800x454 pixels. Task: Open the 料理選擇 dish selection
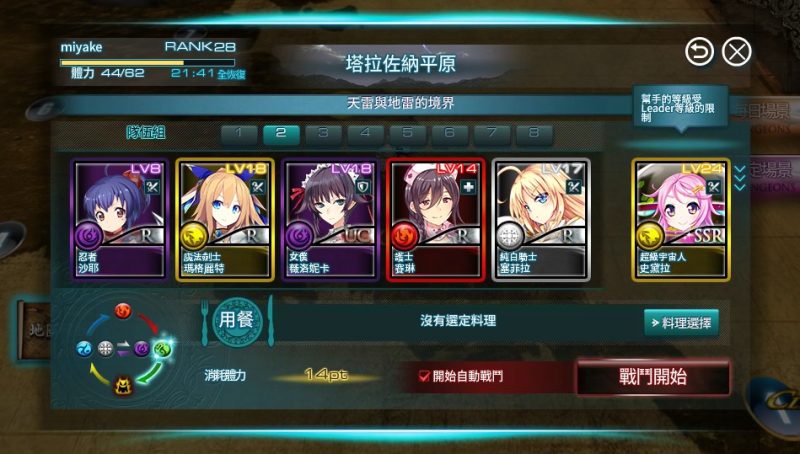click(x=681, y=322)
